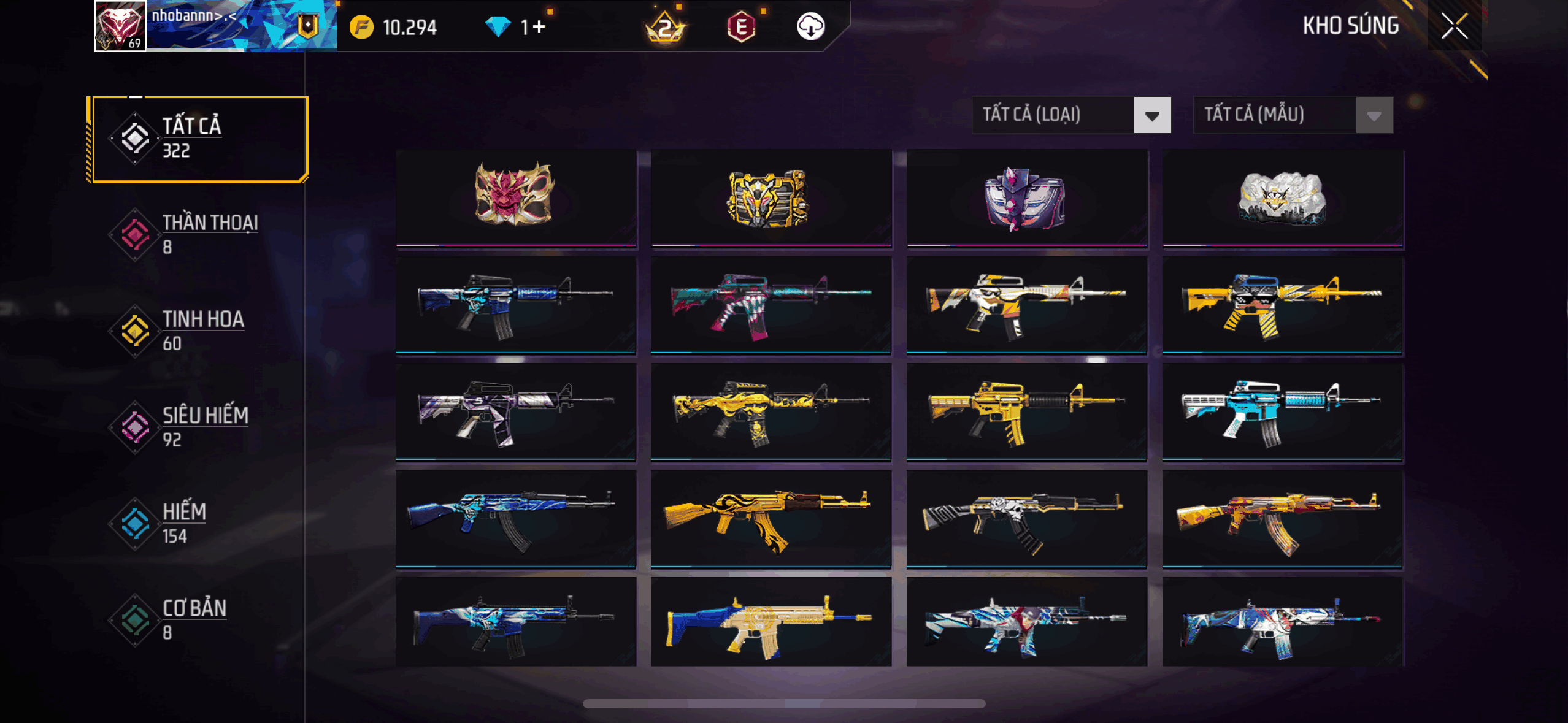Open the red E badge icon
The width and height of the screenshot is (1568, 723).
[741, 27]
